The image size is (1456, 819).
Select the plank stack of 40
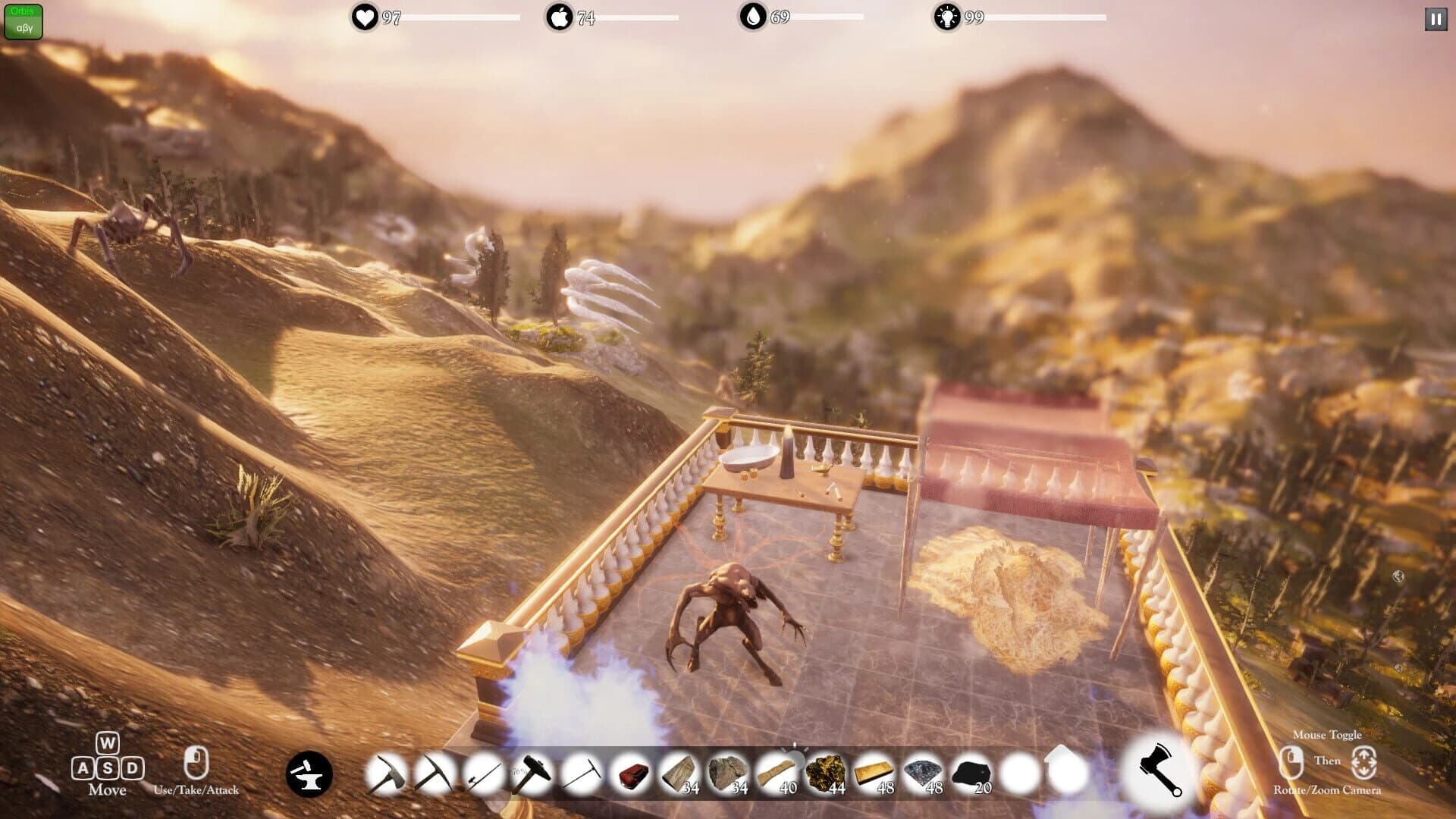777,772
